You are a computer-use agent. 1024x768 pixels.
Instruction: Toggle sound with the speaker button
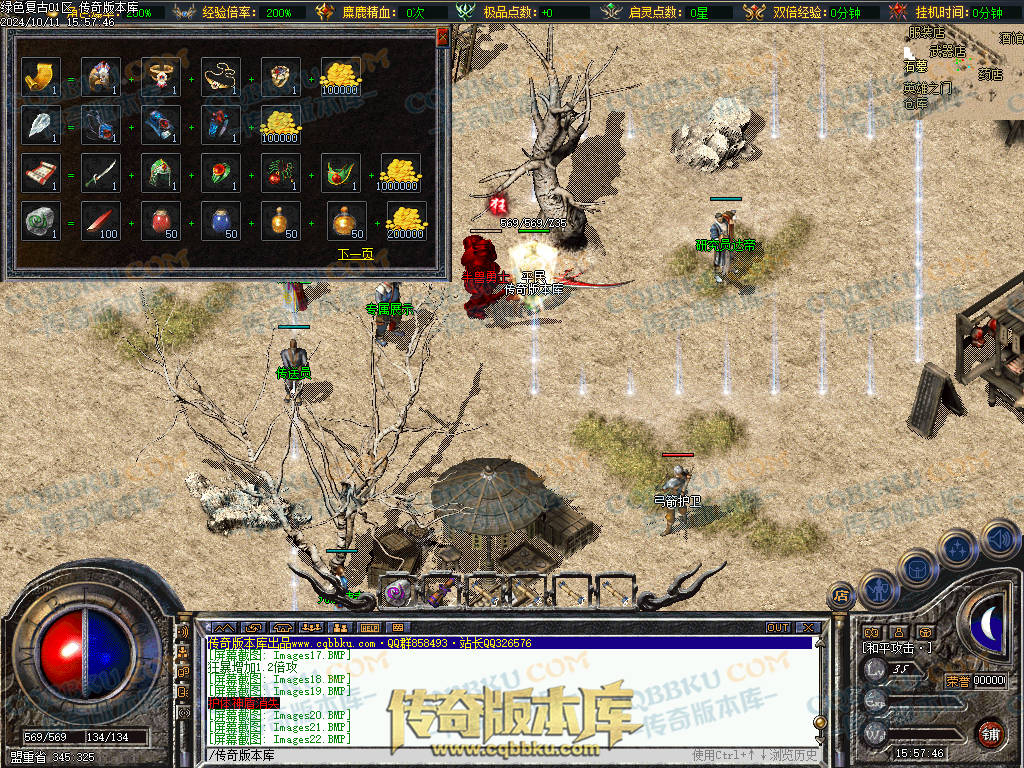click(999, 538)
